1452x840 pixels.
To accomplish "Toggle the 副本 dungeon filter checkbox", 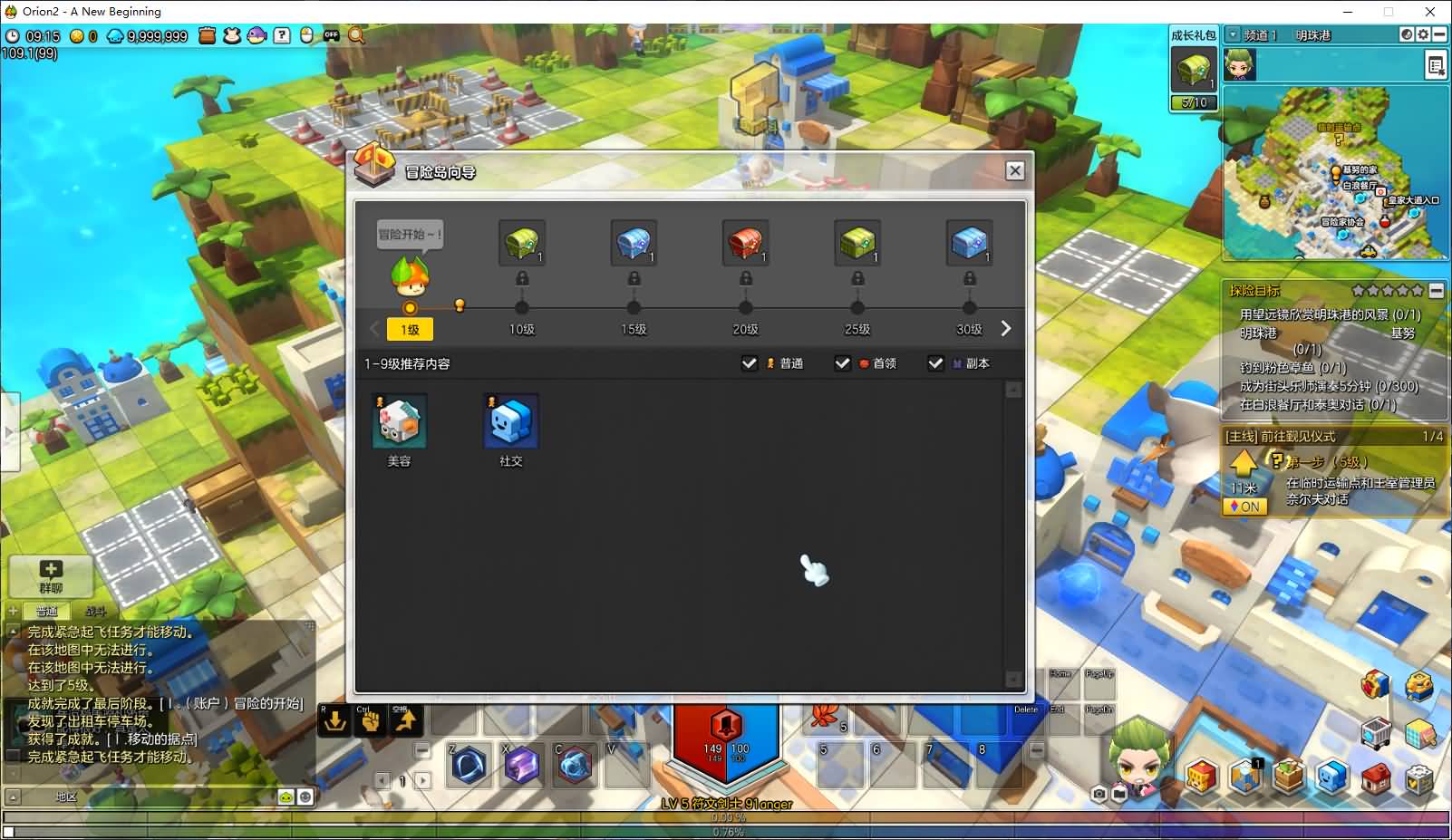I will point(936,363).
